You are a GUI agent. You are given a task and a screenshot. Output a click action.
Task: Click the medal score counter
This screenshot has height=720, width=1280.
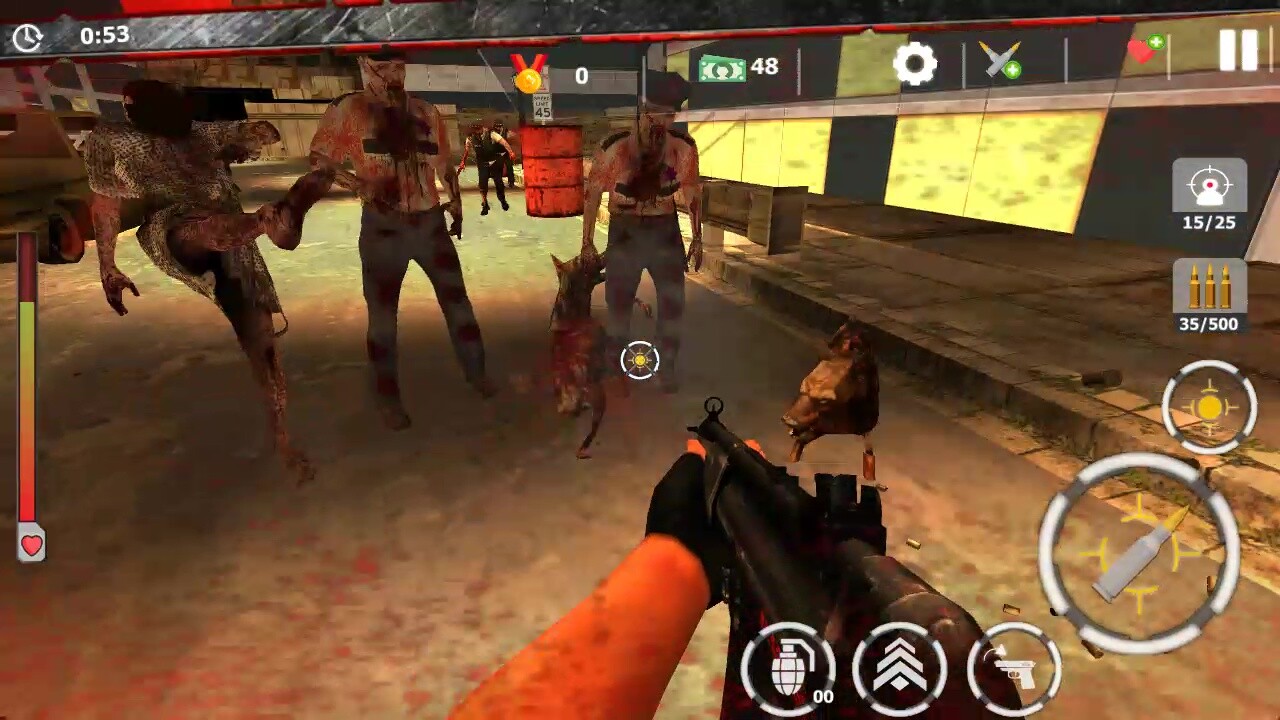click(x=553, y=74)
